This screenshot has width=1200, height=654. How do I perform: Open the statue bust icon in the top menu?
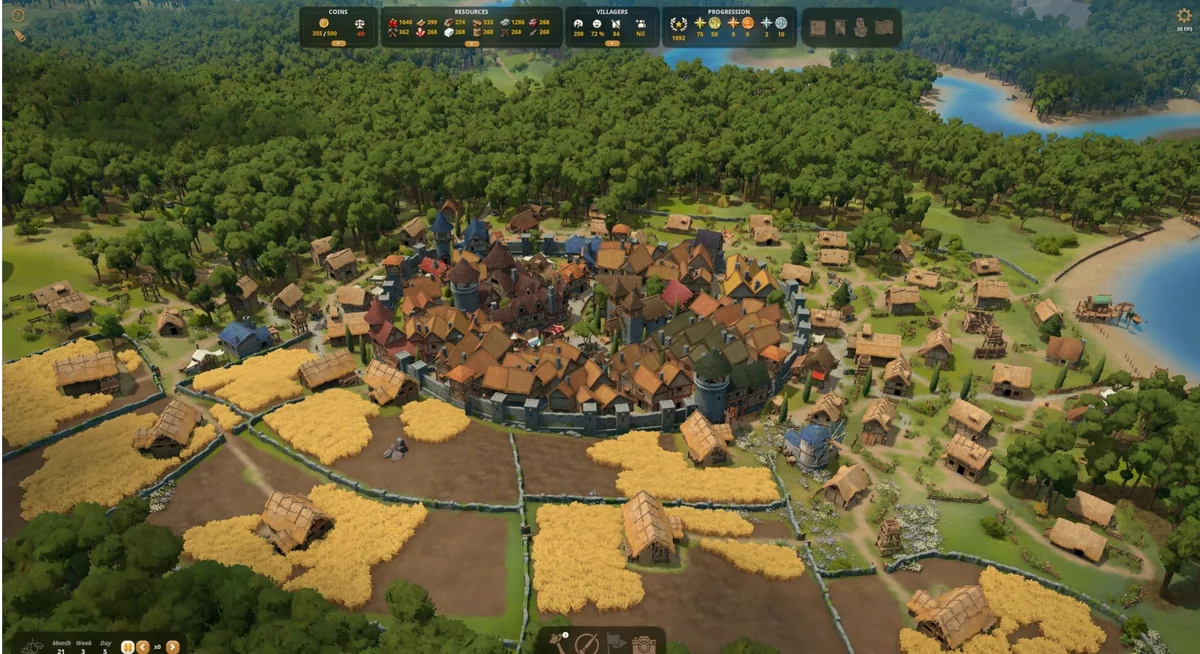pos(861,28)
